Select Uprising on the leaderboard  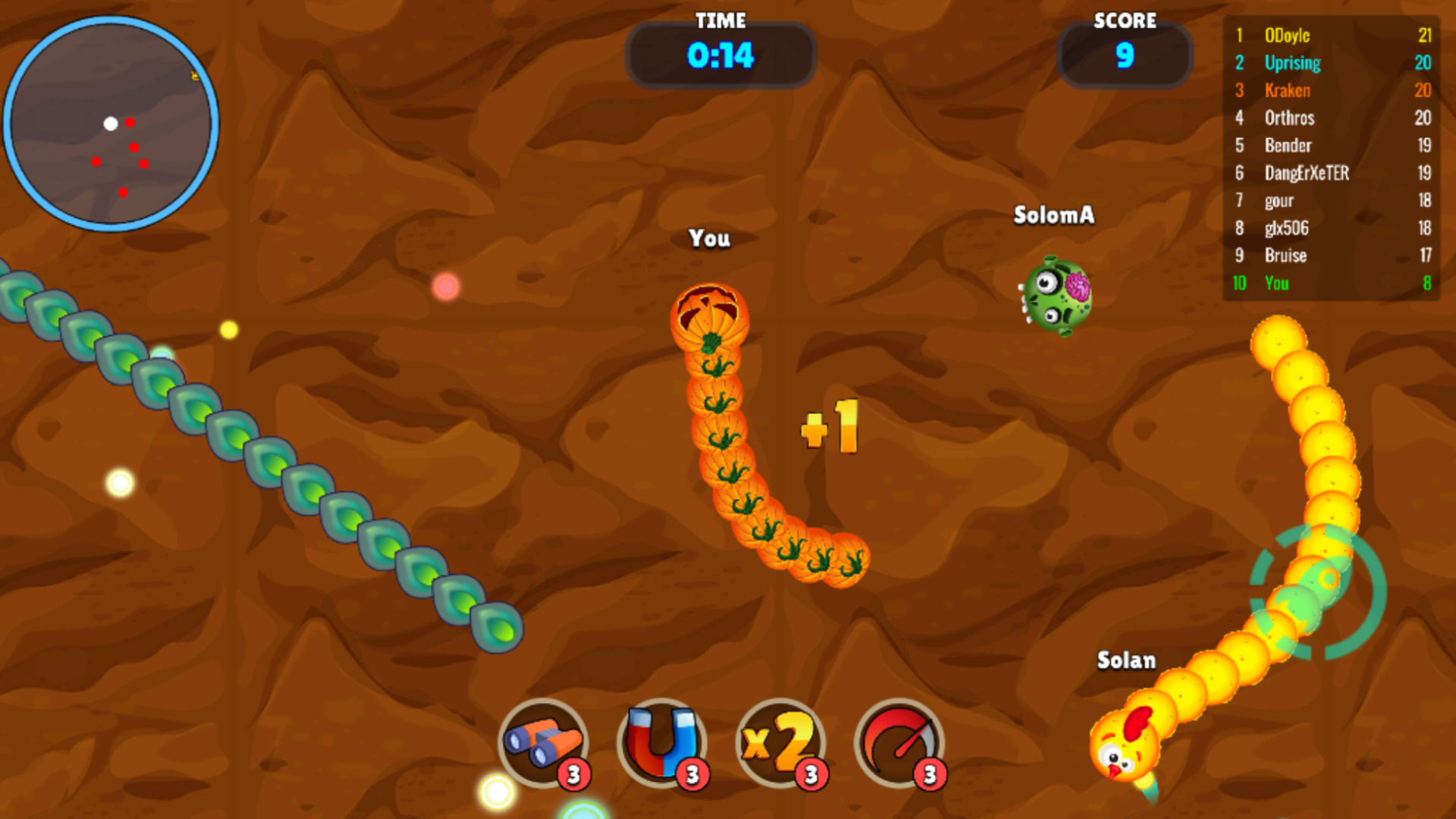(x=1291, y=63)
